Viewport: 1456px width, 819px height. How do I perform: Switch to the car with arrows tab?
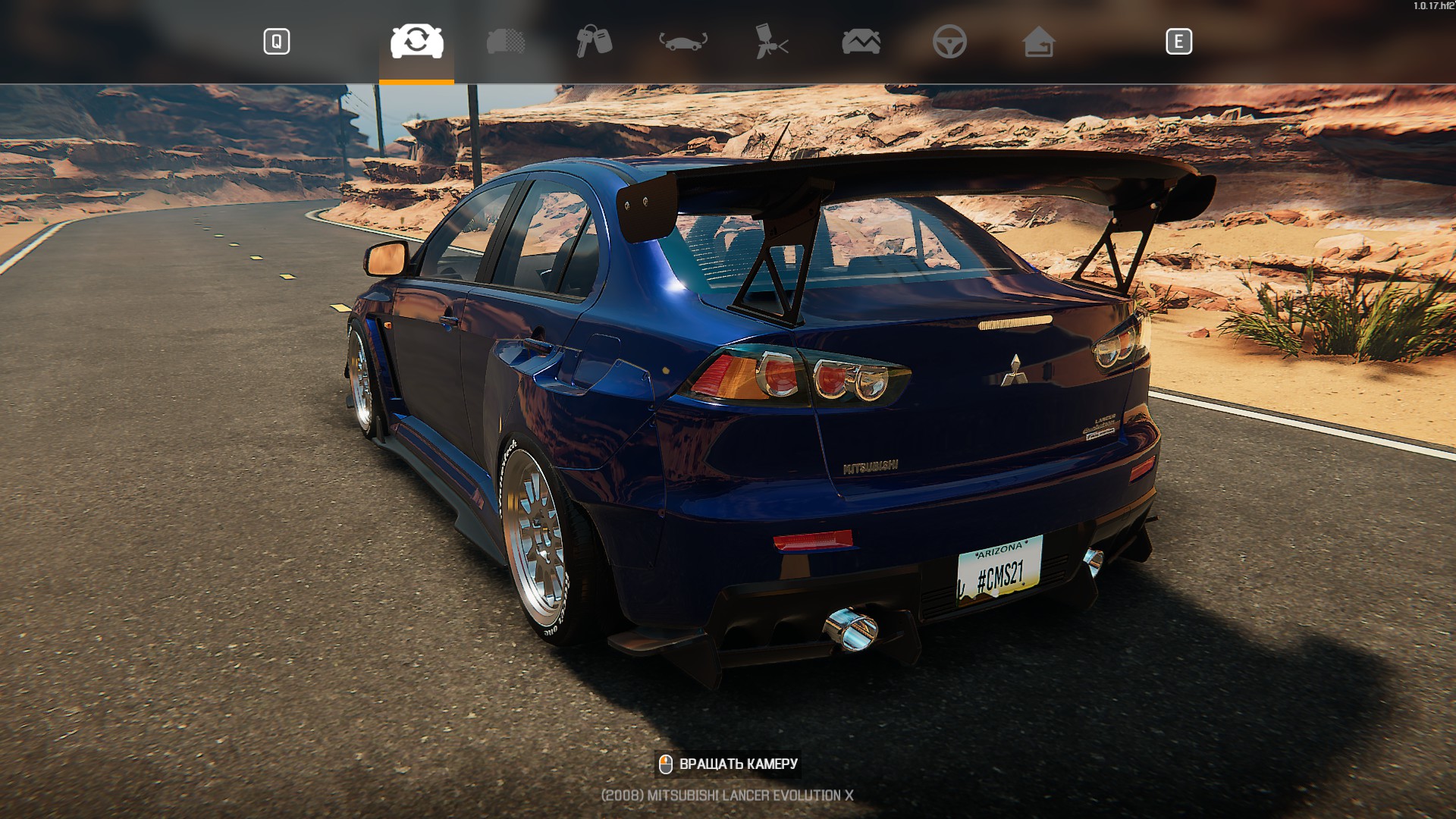coord(682,42)
